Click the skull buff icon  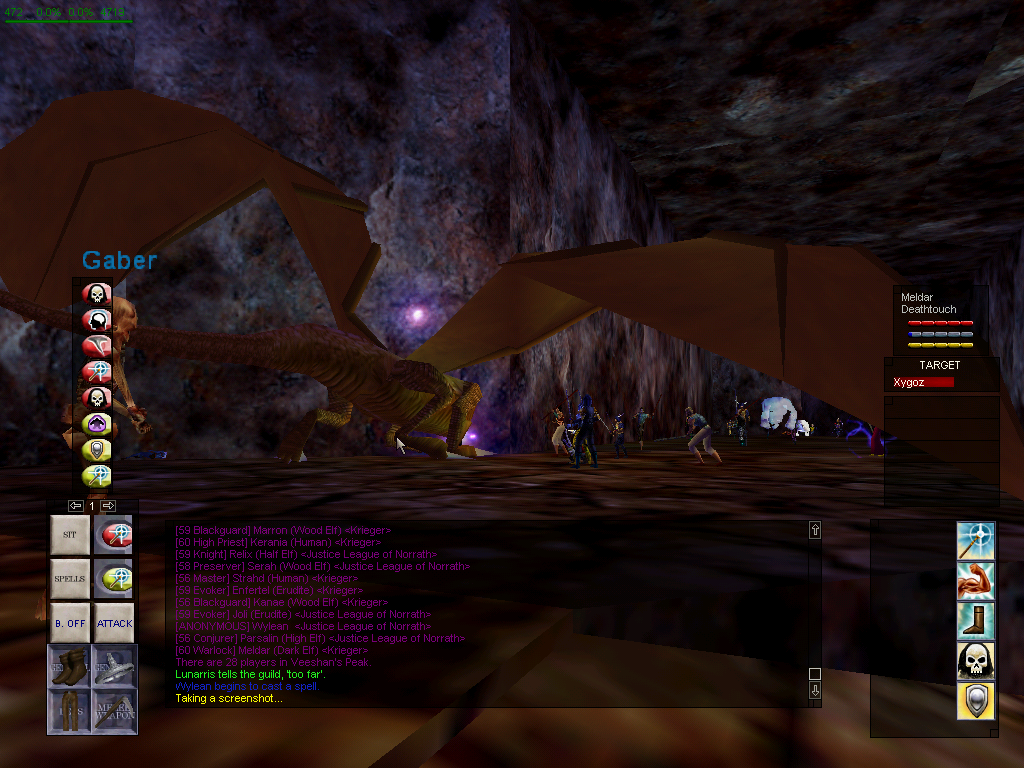(x=975, y=661)
